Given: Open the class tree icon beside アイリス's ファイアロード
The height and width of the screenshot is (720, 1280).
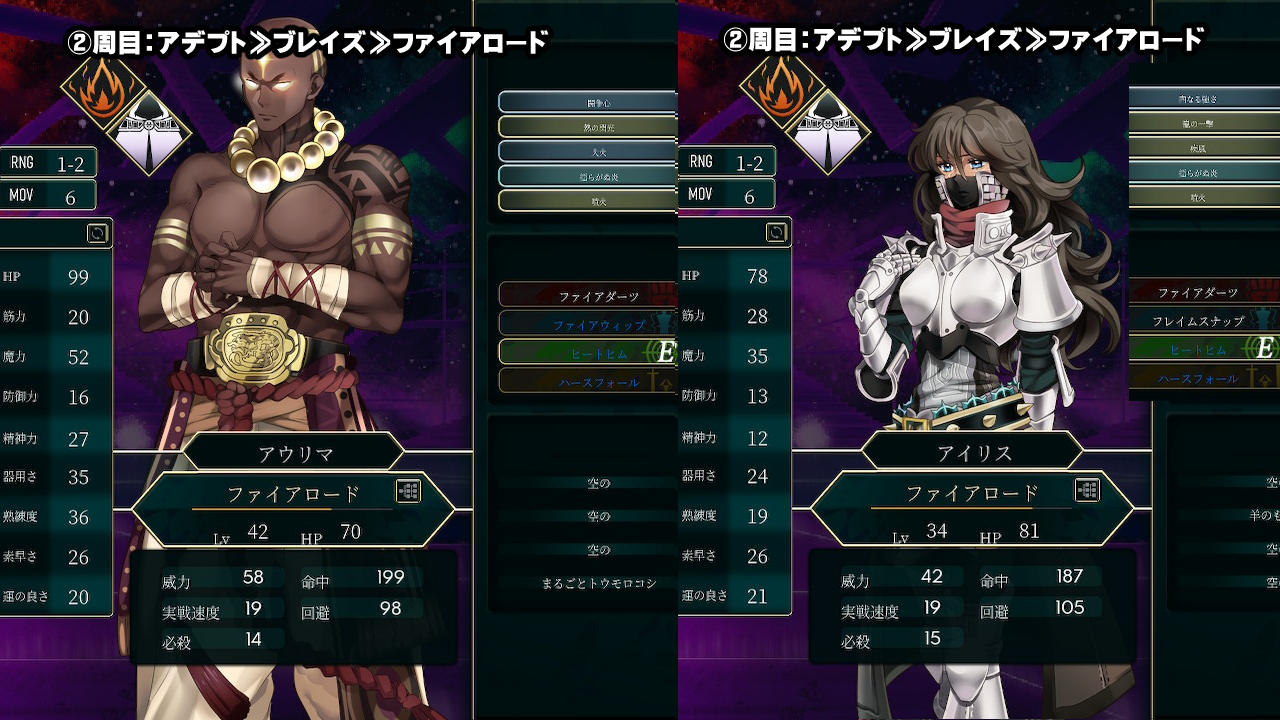Looking at the screenshot, I should click(1087, 490).
